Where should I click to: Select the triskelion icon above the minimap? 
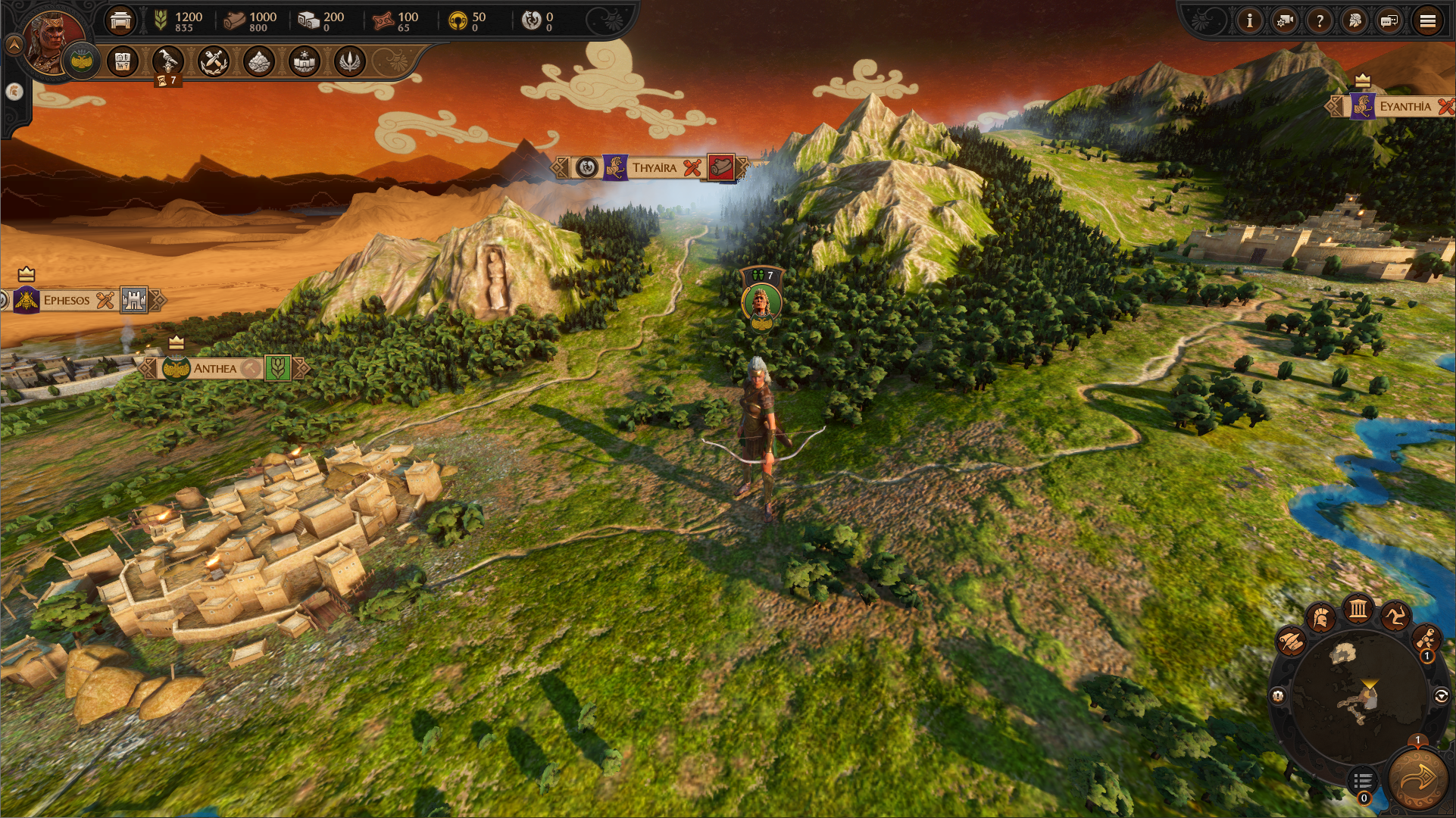tap(1394, 616)
